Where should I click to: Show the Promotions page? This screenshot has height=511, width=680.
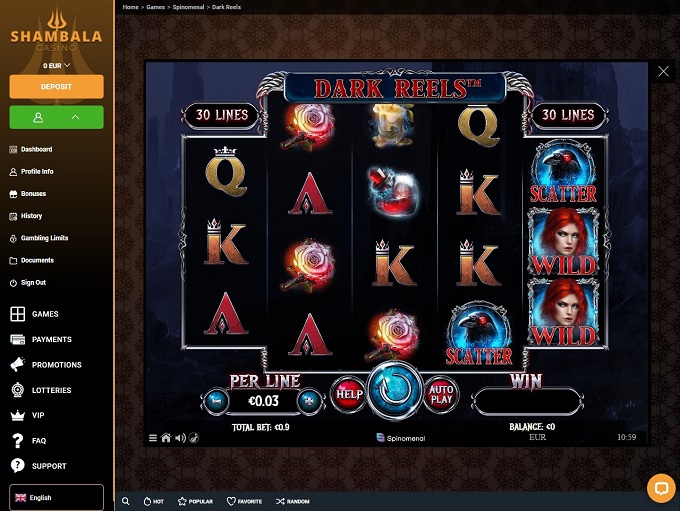click(56, 365)
